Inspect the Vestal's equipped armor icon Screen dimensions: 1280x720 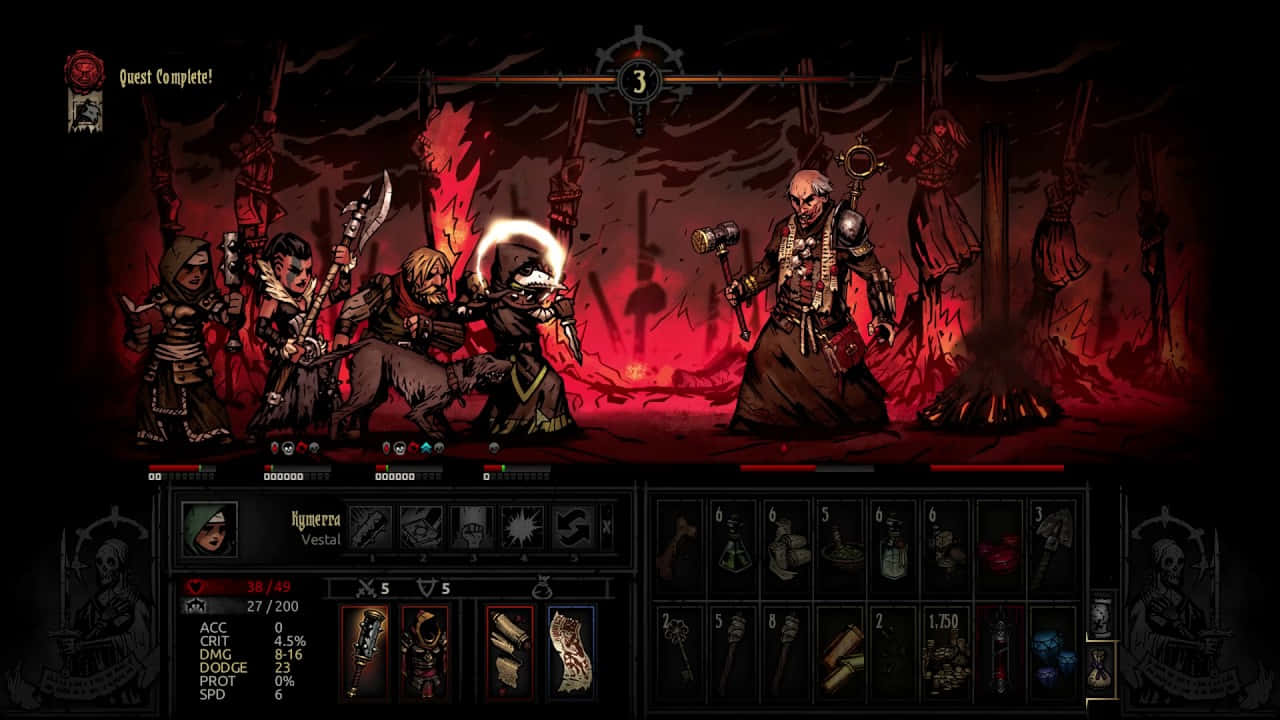pyautogui.click(x=425, y=650)
